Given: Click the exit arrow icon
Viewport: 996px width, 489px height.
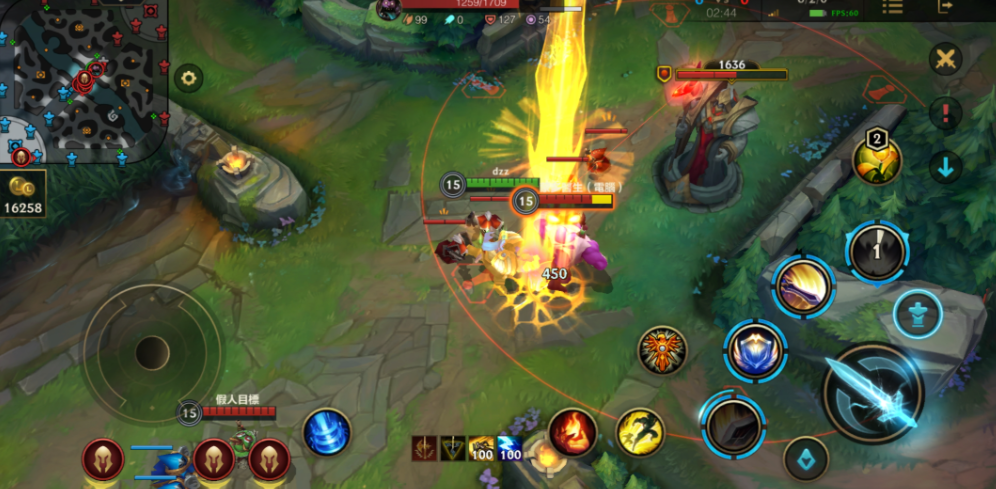Looking at the screenshot, I should pyautogui.click(x=945, y=7).
